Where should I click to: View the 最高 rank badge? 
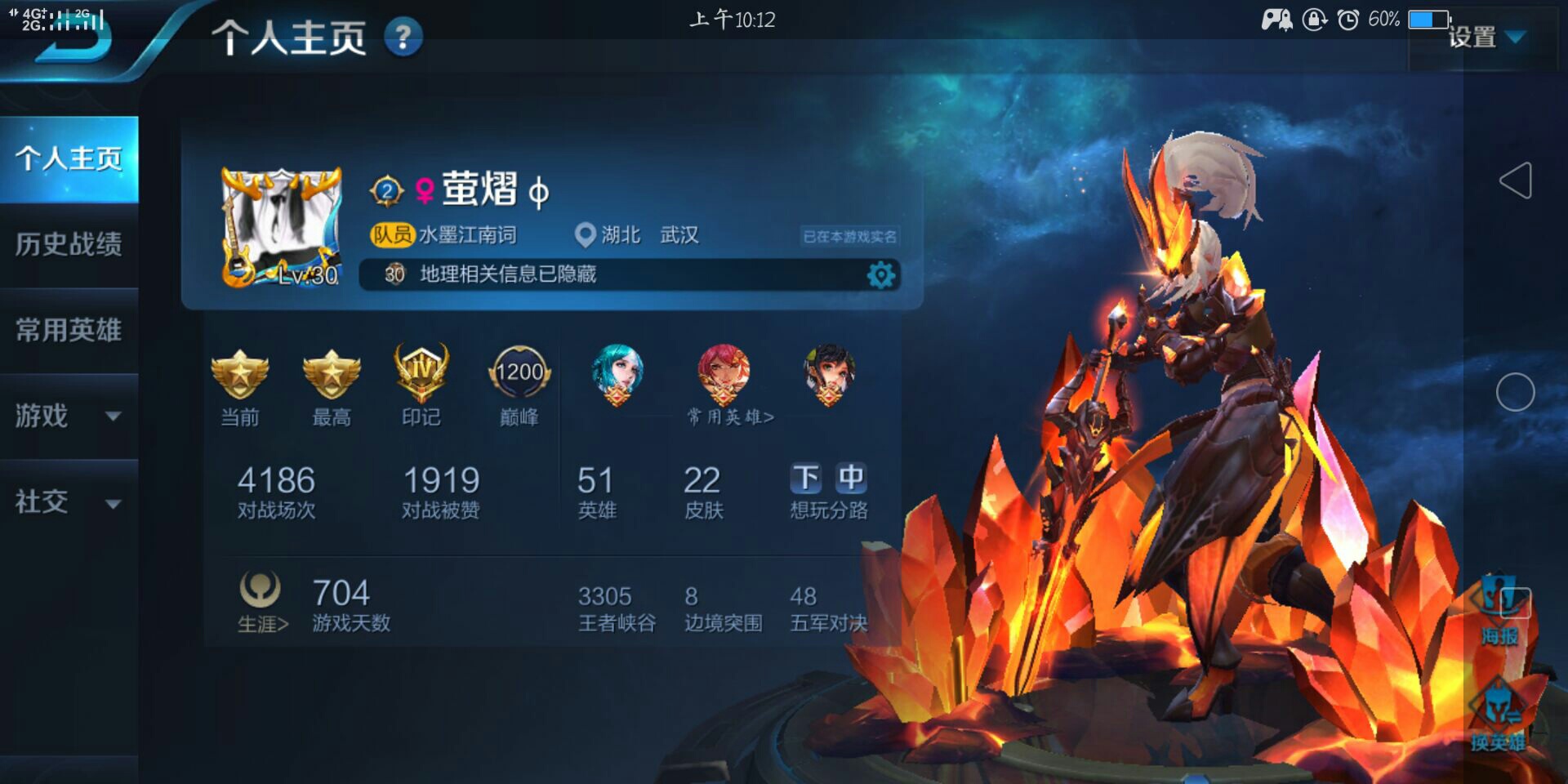tap(332, 376)
